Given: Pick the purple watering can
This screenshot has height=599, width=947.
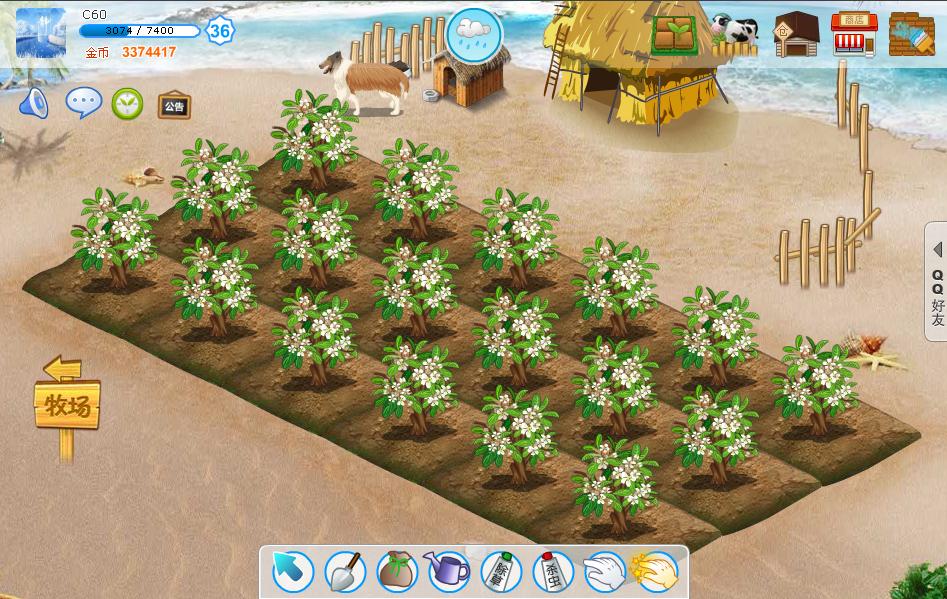Looking at the screenshot, I should click(449, 572).
